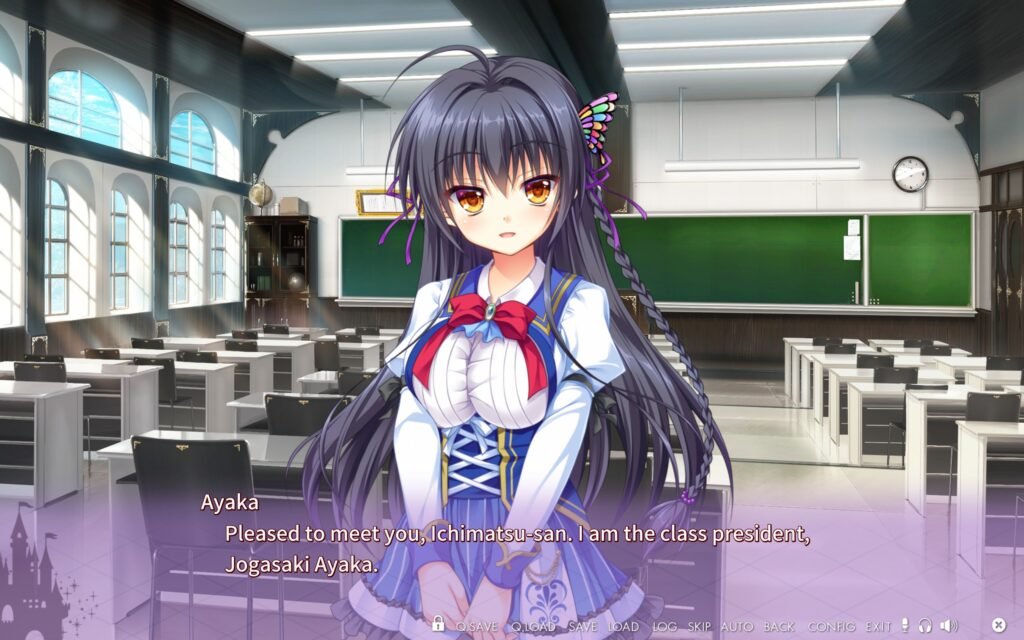Viewport: 1024px width, 640px height.
Task: Open the CONFIG settings
Action: pos(831,626)
